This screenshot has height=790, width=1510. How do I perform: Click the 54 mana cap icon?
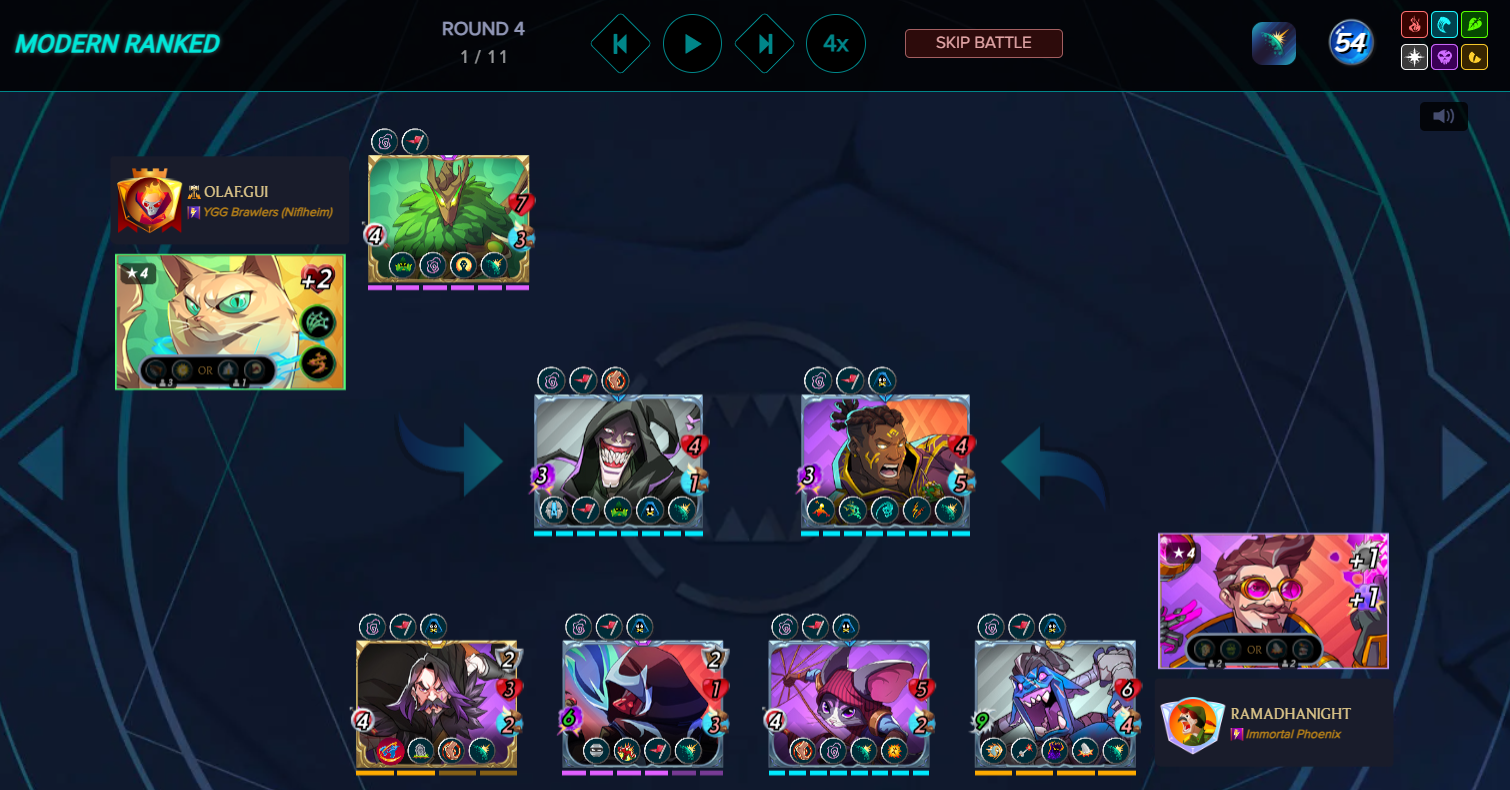pyautogui.click(x=1350, y=43)
